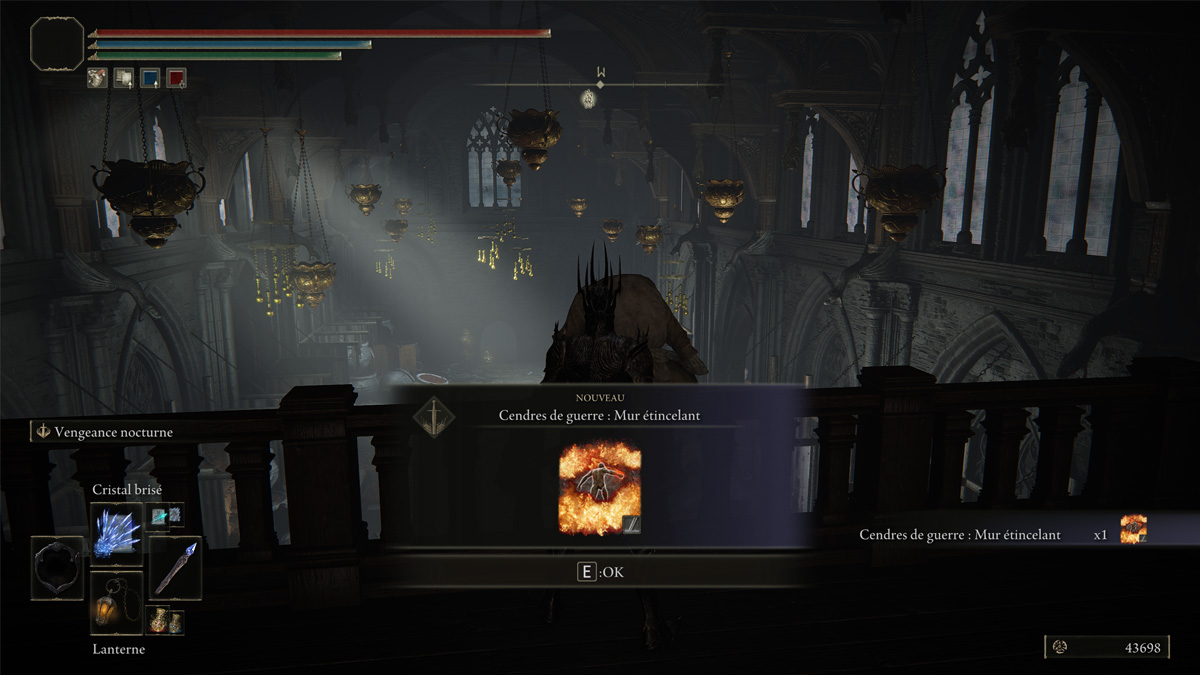Click the next-spell preview beside Cristal brisé

[166, 515]
